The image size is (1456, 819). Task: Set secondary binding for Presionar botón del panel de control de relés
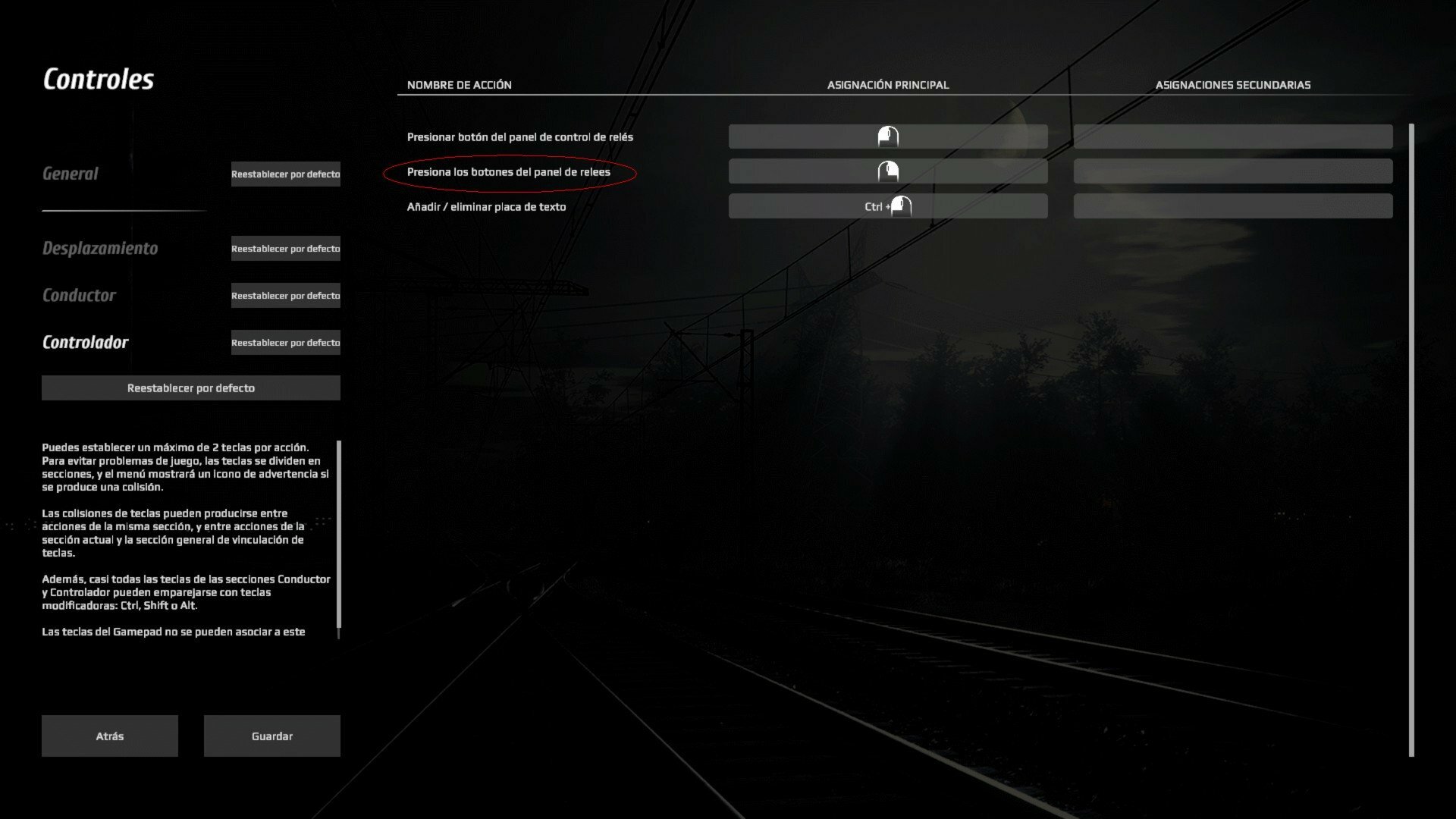click(1232, 136)
